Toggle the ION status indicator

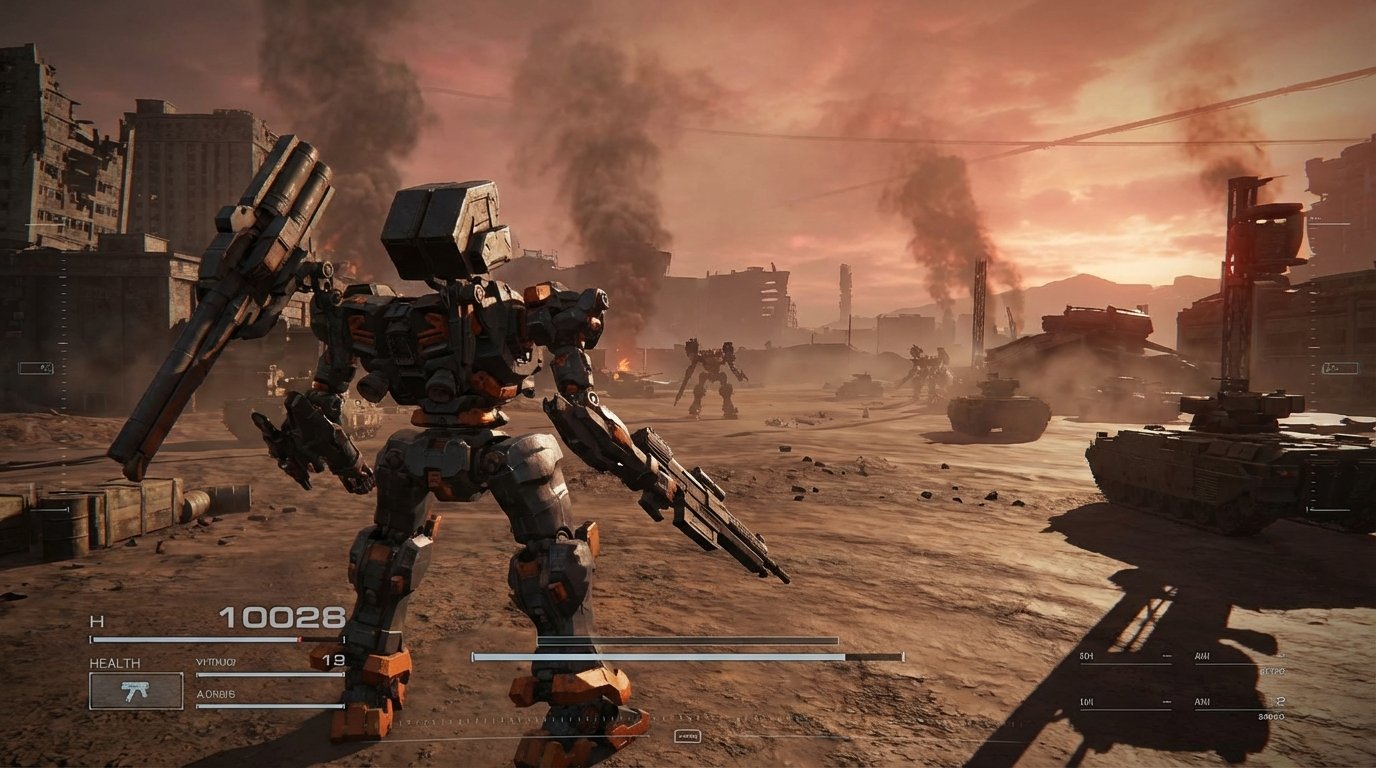1086,702
